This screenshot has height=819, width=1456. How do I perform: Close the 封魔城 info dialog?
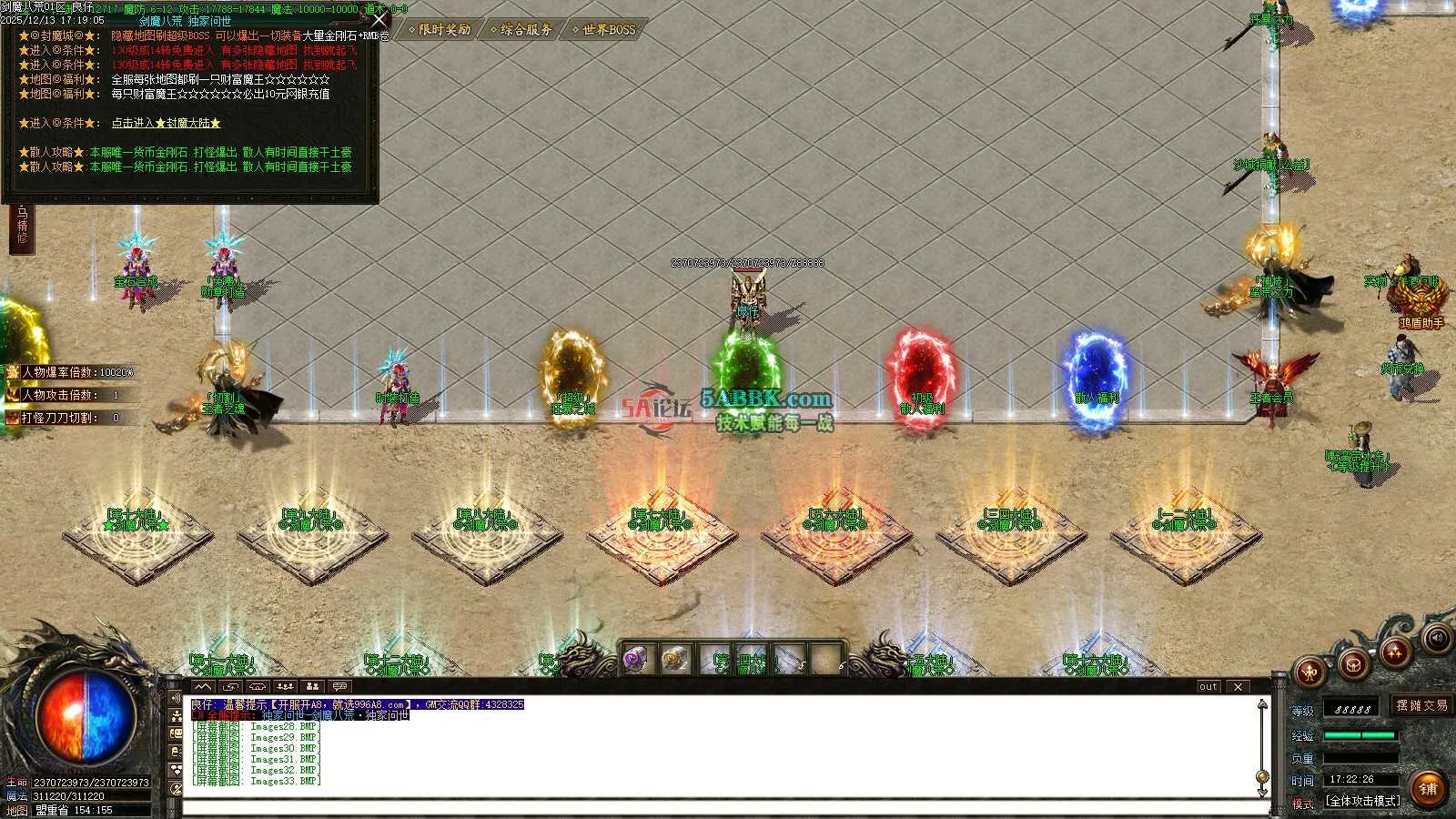(379, 19)
